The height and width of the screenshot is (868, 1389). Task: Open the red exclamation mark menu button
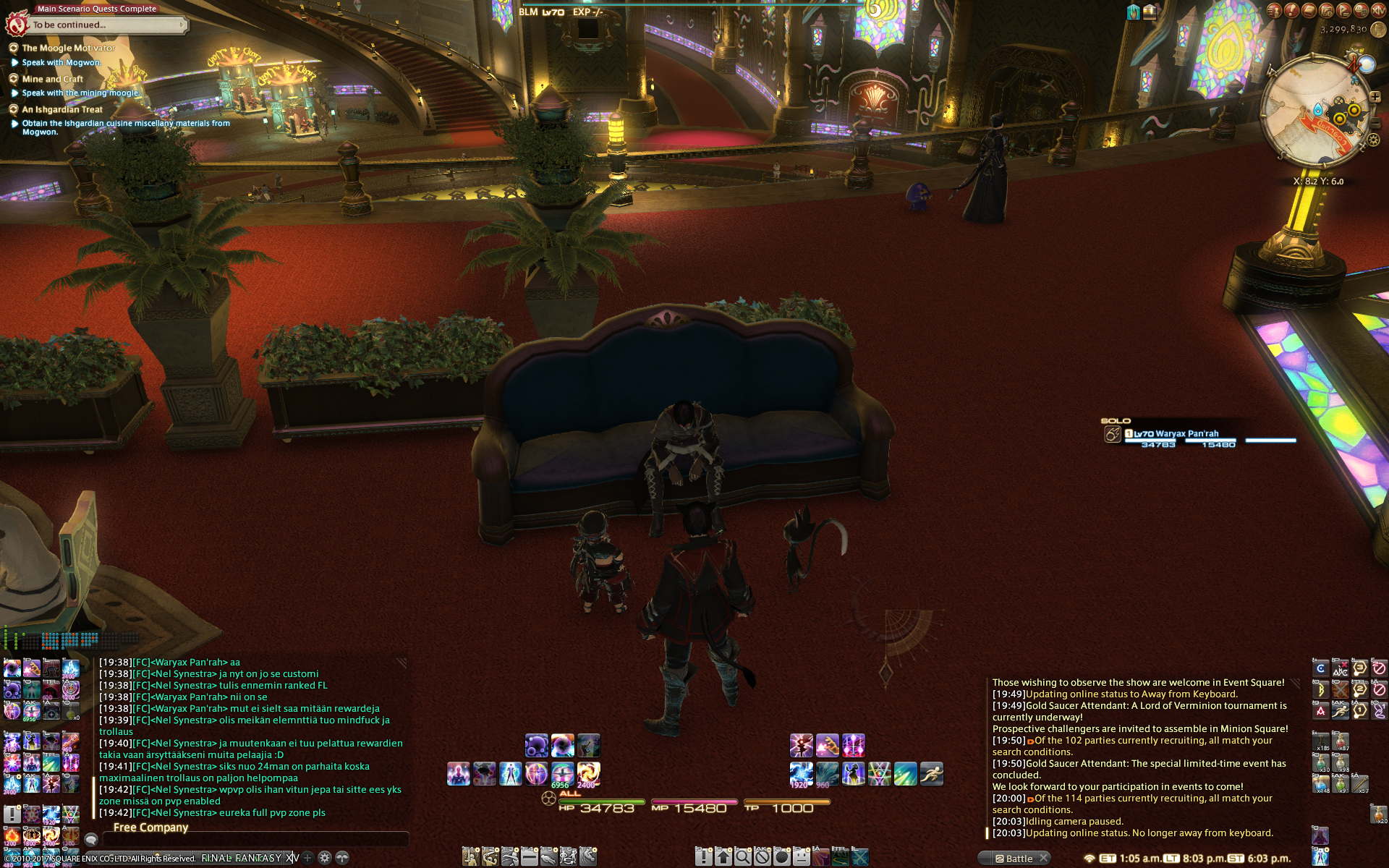click(1291, 10)
